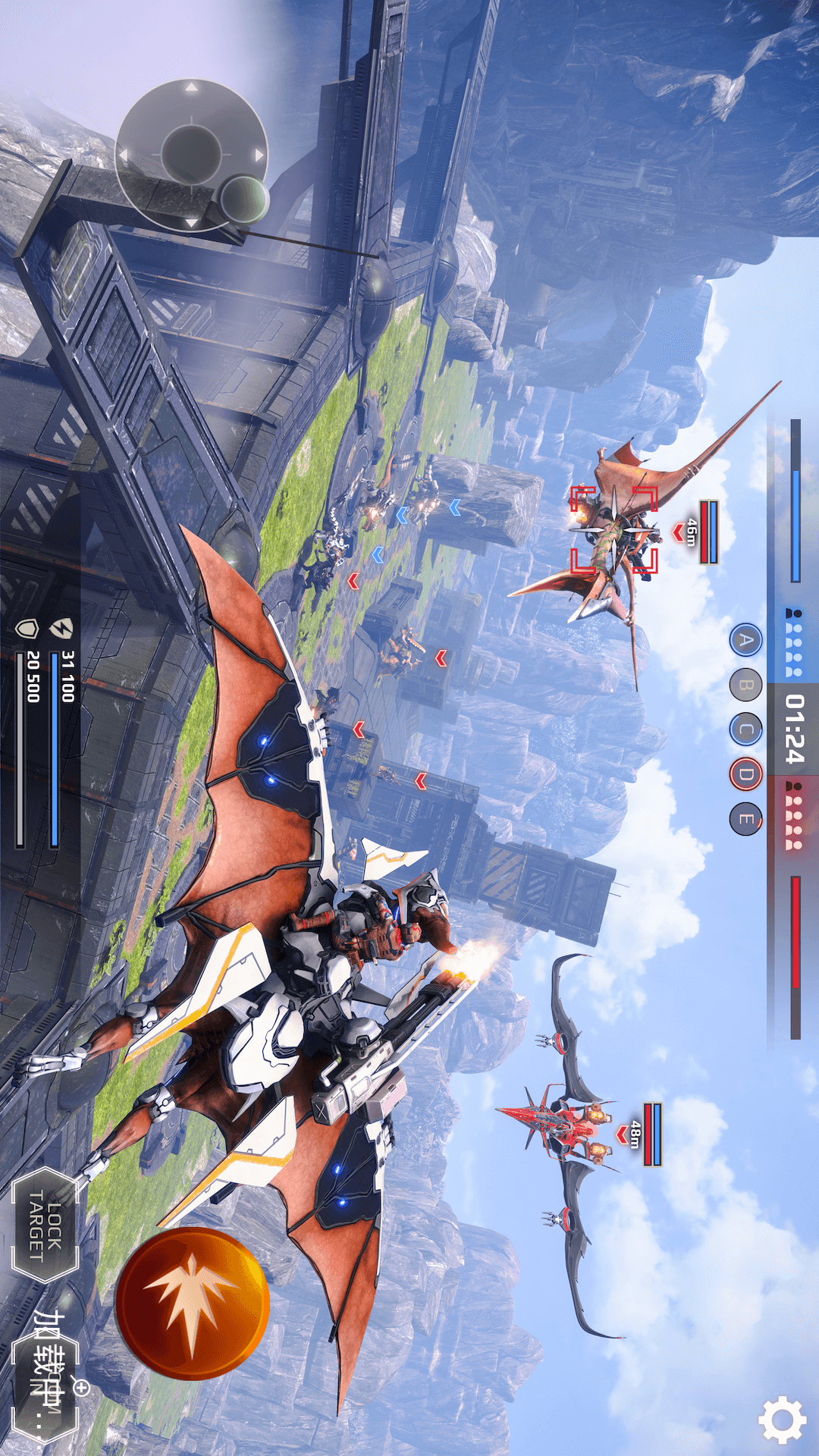The width and height of the screenshot is (819, 1456).
Task: Select capture point B indicator
Action: (746, 686)
